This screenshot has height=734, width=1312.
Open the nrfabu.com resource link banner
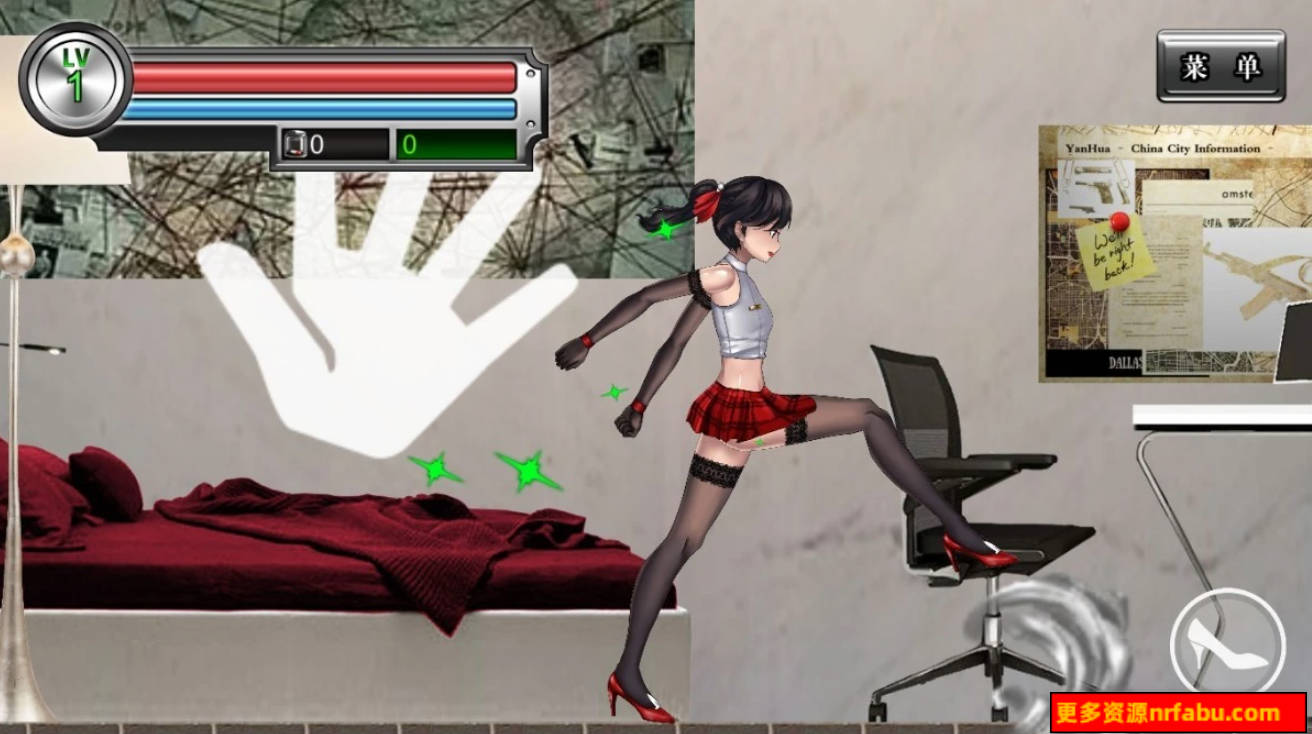click(x=1180, y=715)
